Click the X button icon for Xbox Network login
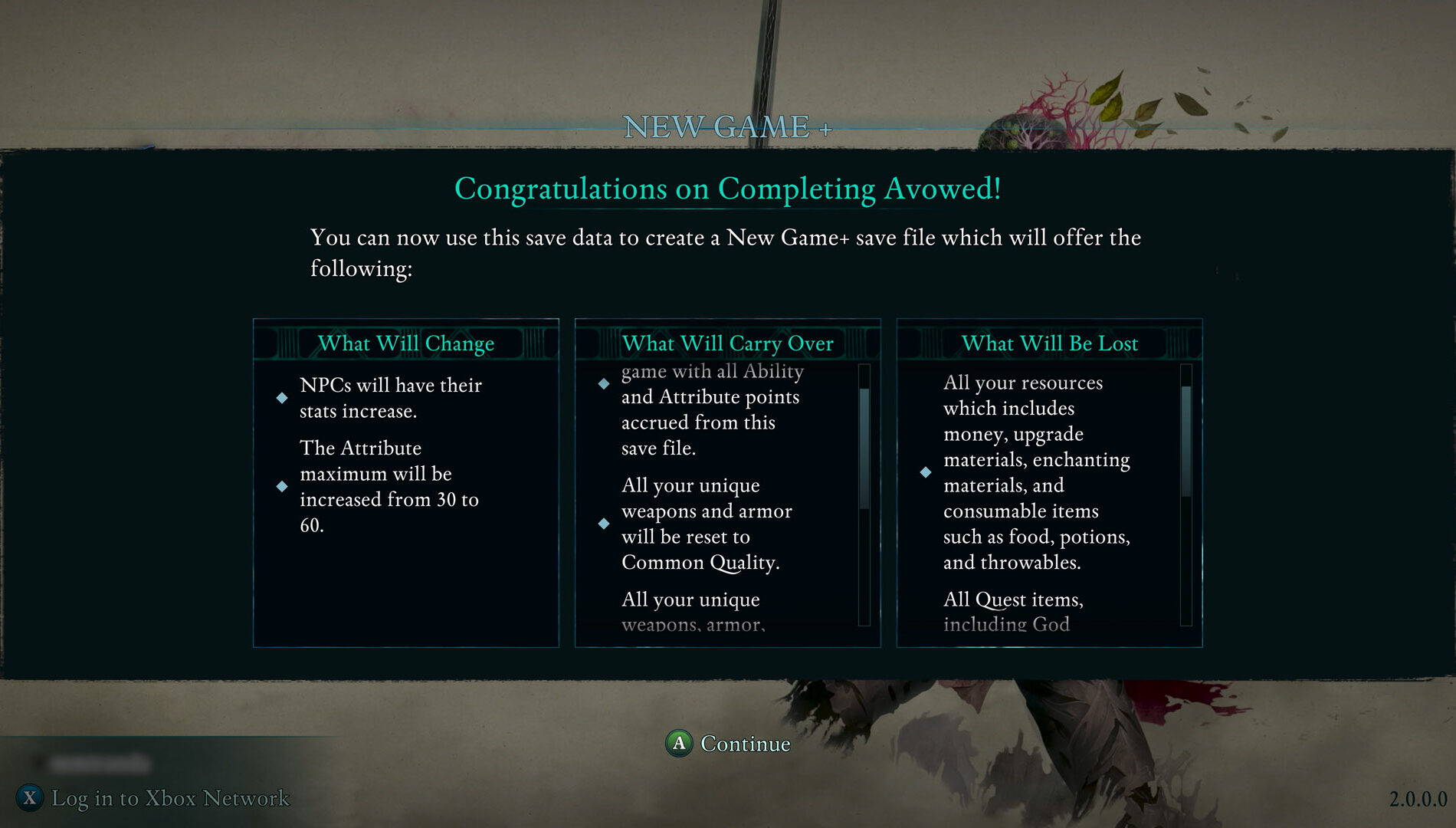The image size is (1456, 828). point(28,798)
